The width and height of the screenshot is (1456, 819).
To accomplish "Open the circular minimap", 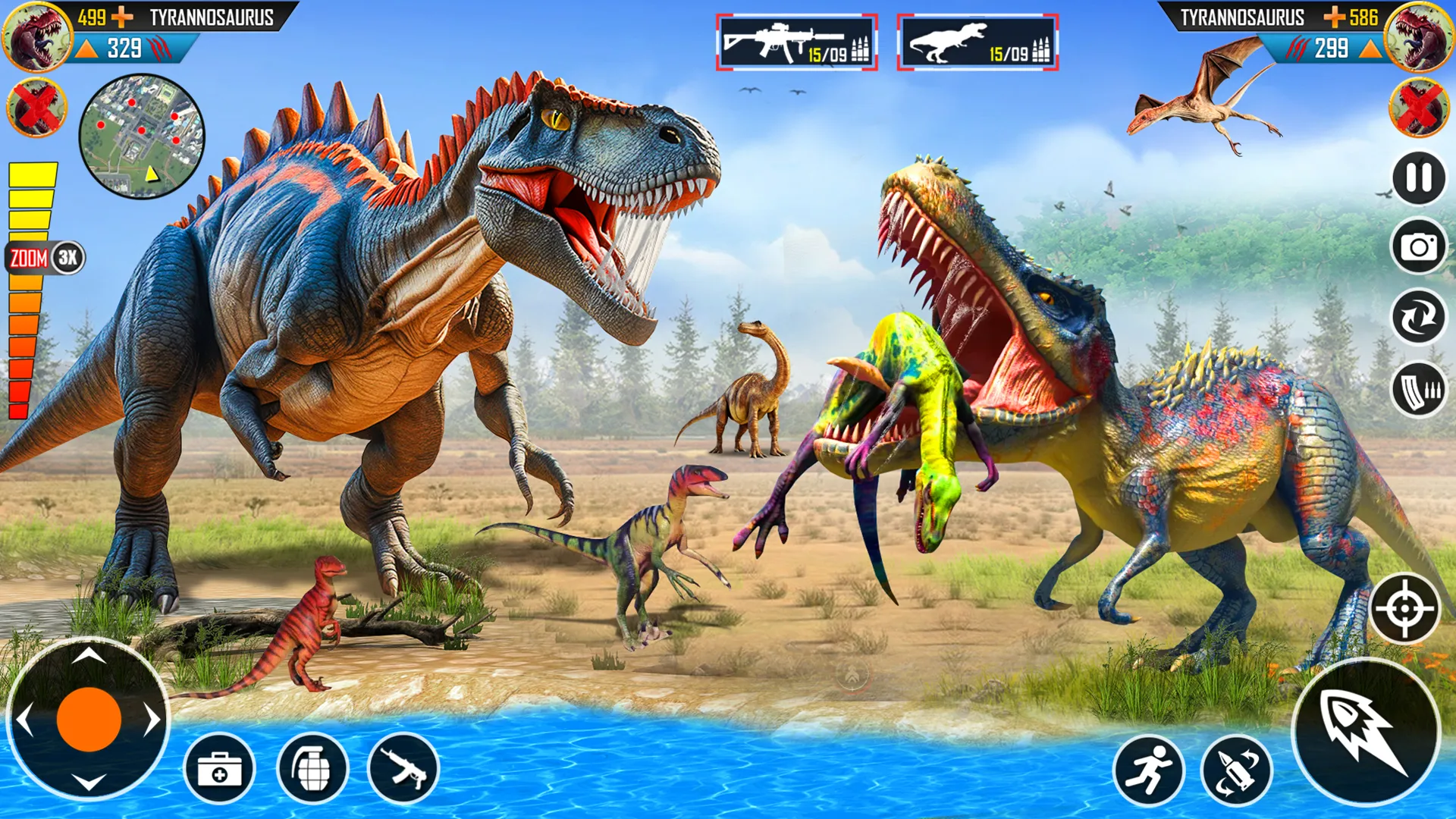I will coord(142,136).
